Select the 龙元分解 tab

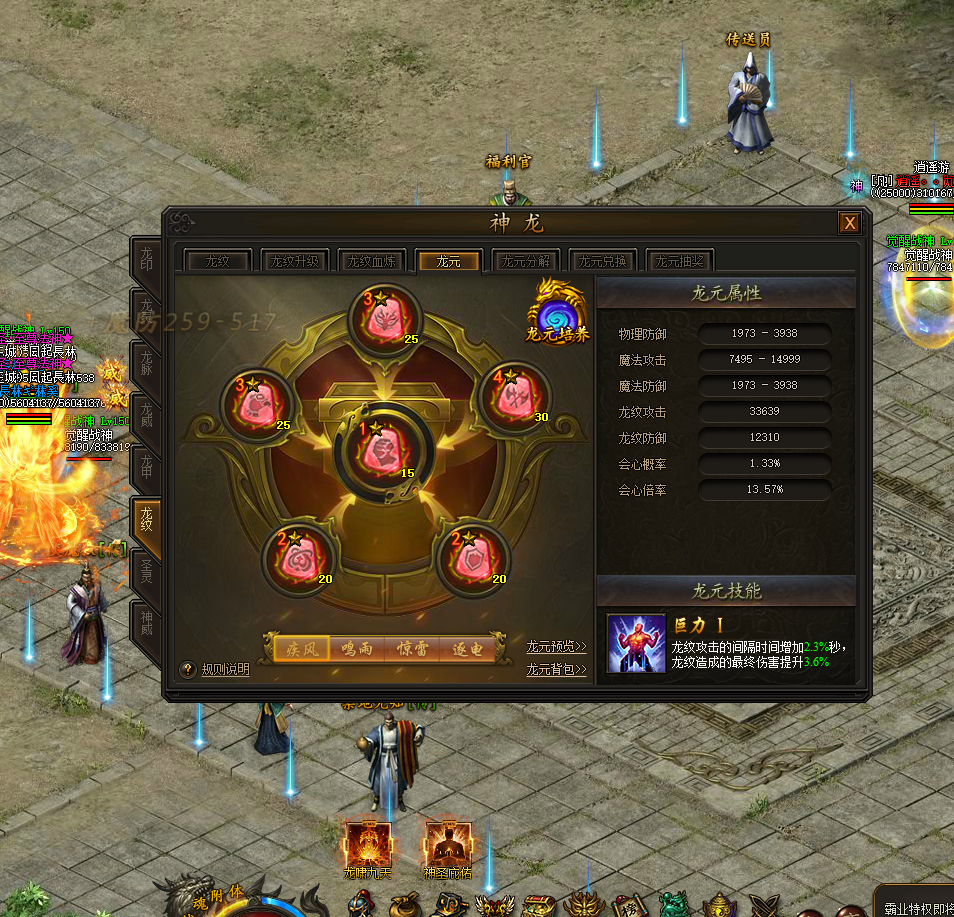coord(525,261)
